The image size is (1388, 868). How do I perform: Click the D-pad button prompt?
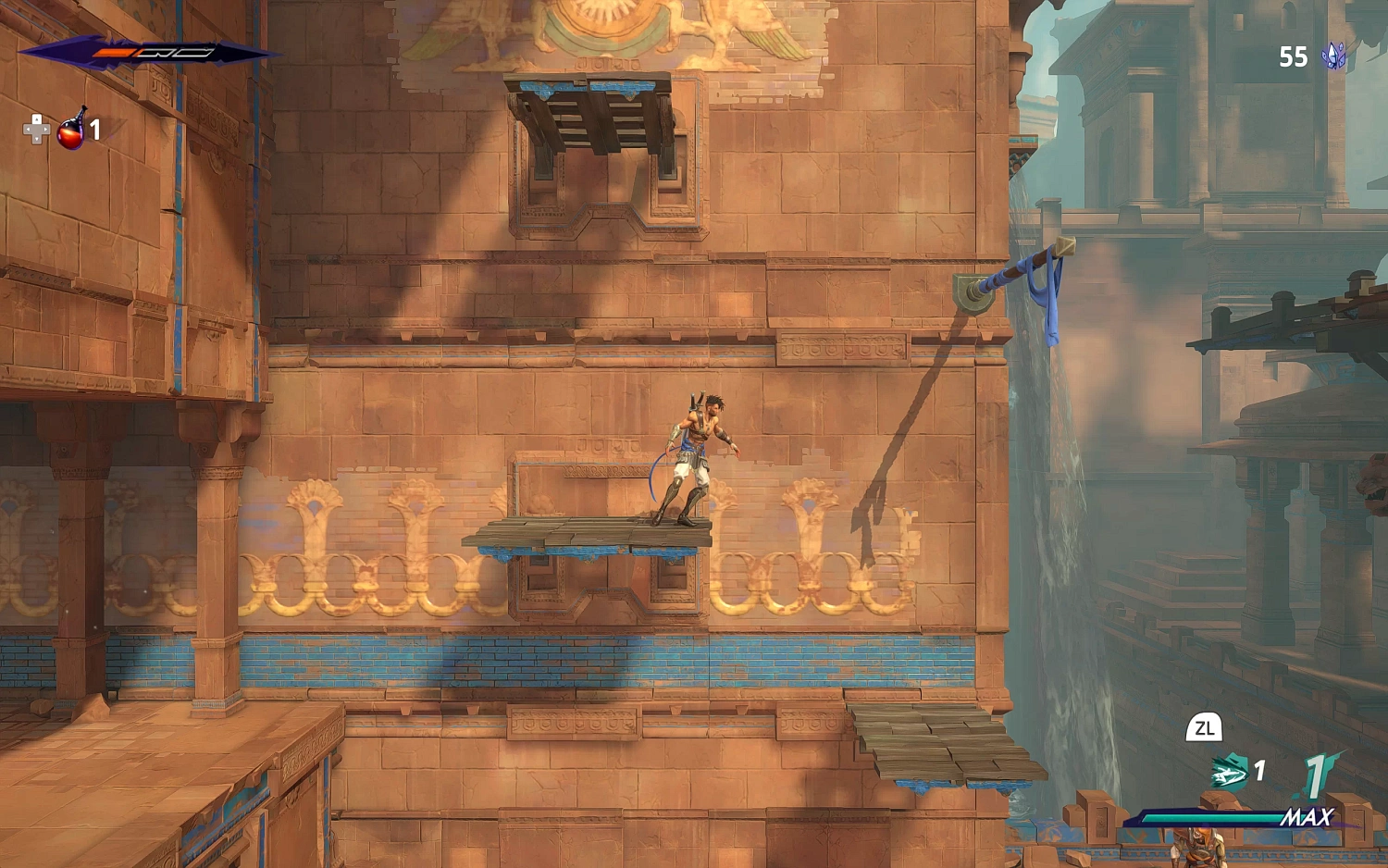(35, 130)
